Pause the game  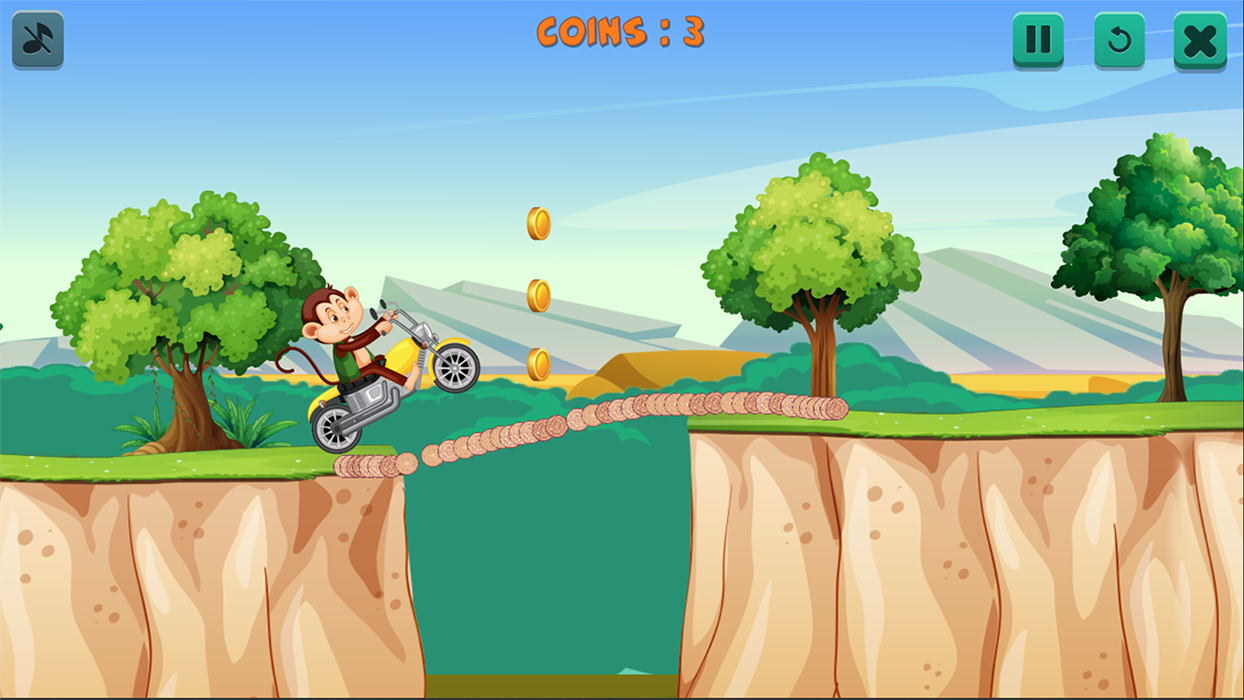(x=1038, y=40)
